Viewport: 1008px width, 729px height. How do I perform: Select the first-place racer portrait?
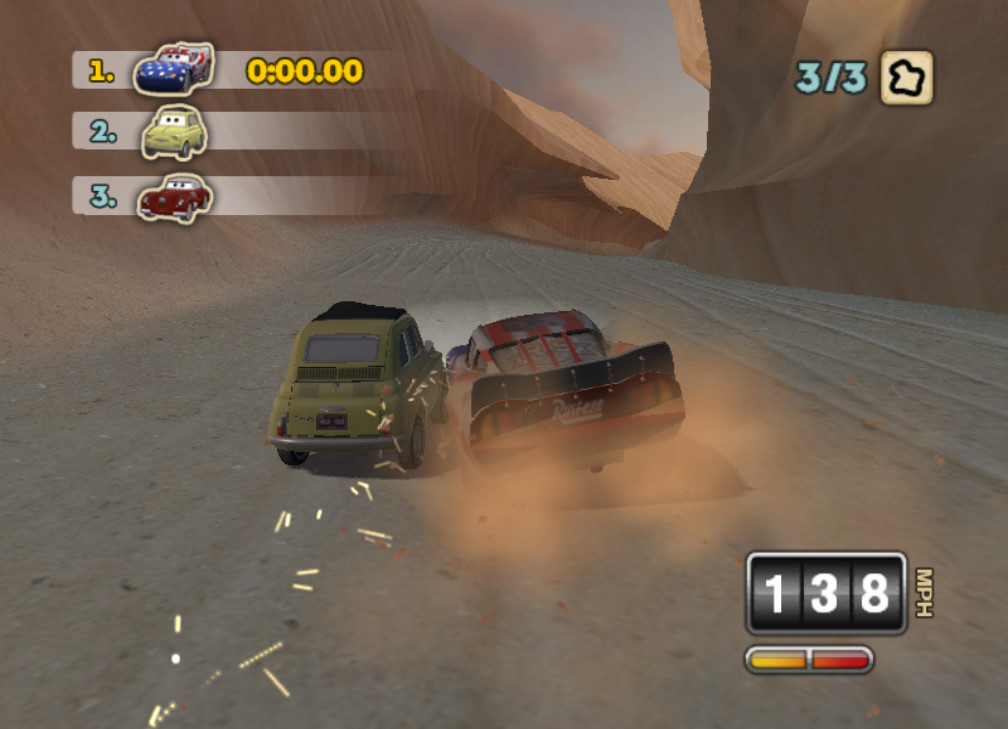pos(174,69)
